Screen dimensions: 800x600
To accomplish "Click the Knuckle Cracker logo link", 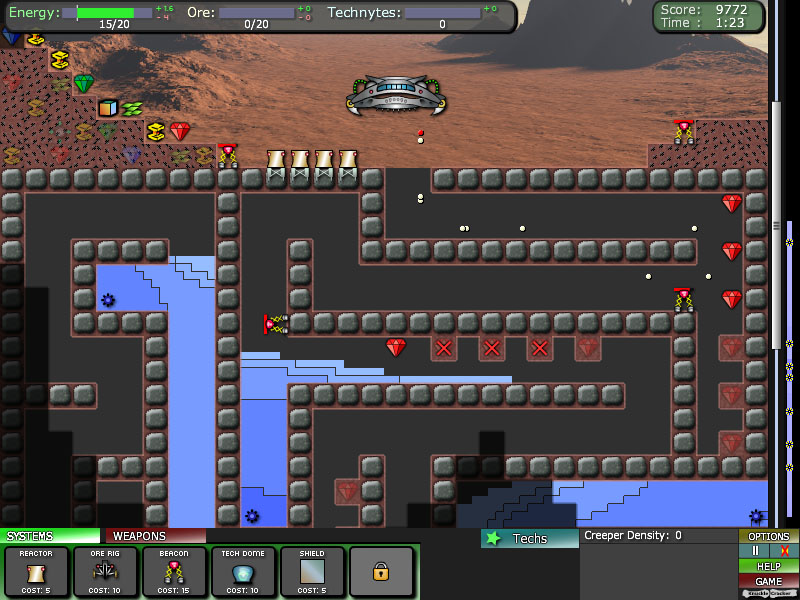I will tap(769, 593).
